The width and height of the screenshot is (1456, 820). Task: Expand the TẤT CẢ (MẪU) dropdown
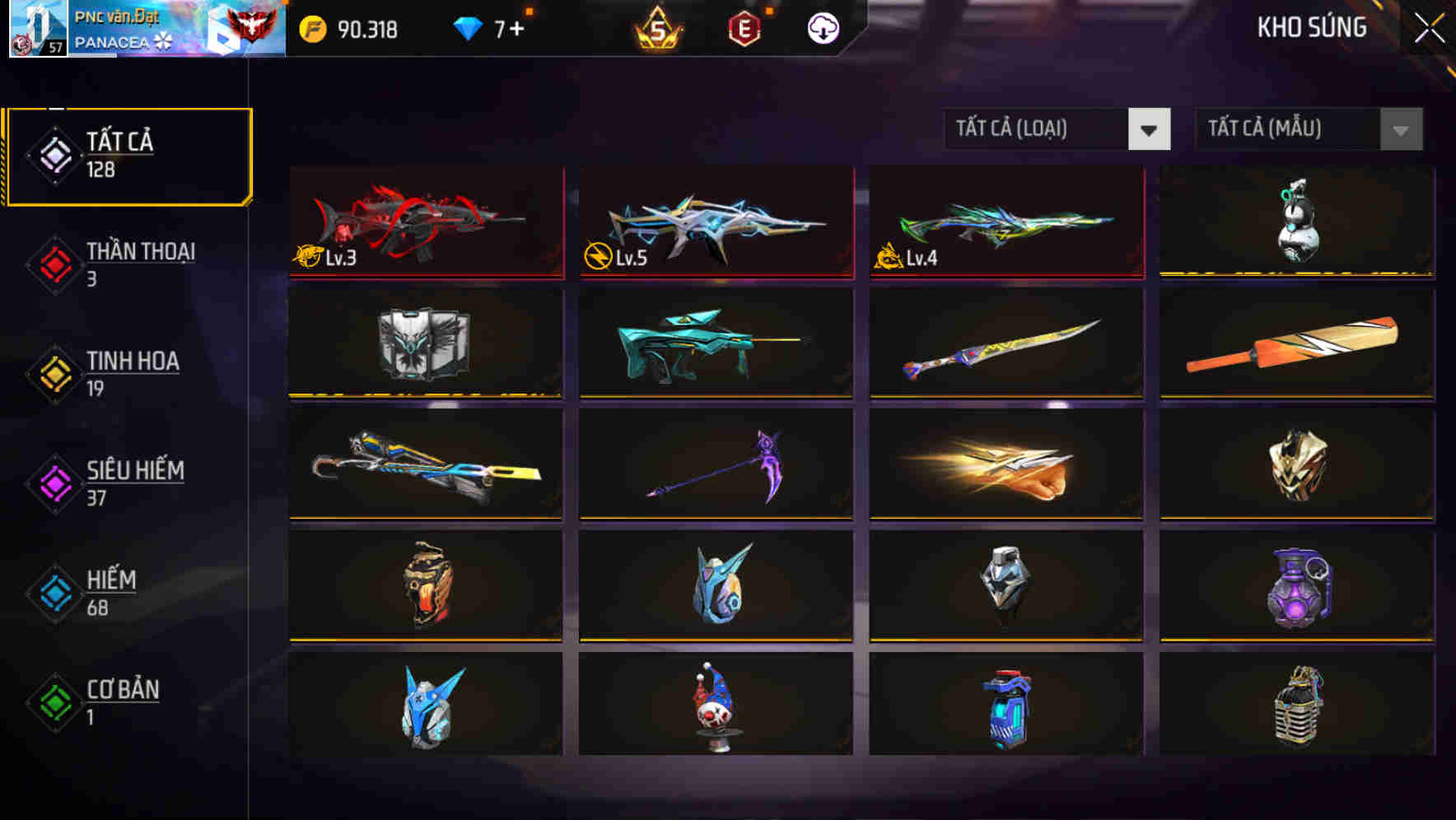click(1309, 129)
